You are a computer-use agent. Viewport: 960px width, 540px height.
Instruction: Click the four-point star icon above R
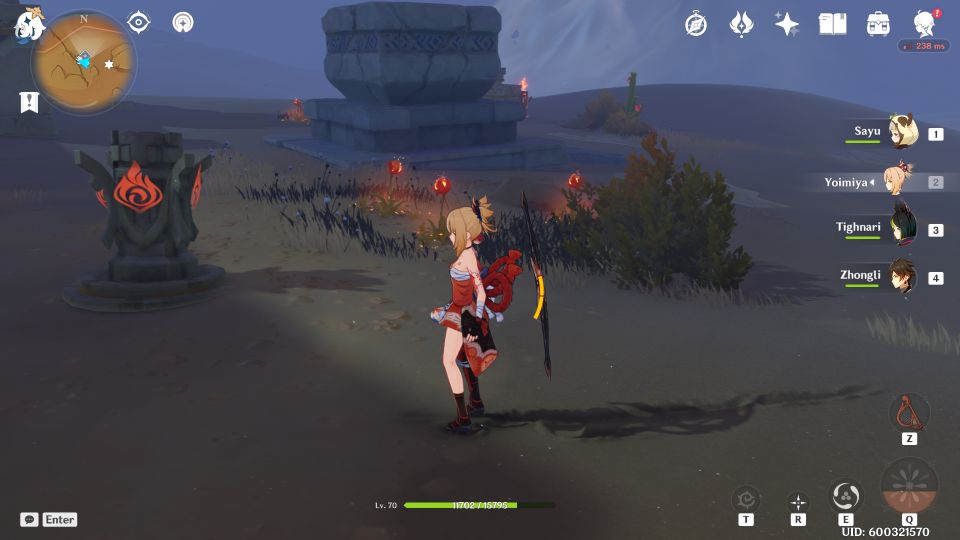tap(798, 501)
